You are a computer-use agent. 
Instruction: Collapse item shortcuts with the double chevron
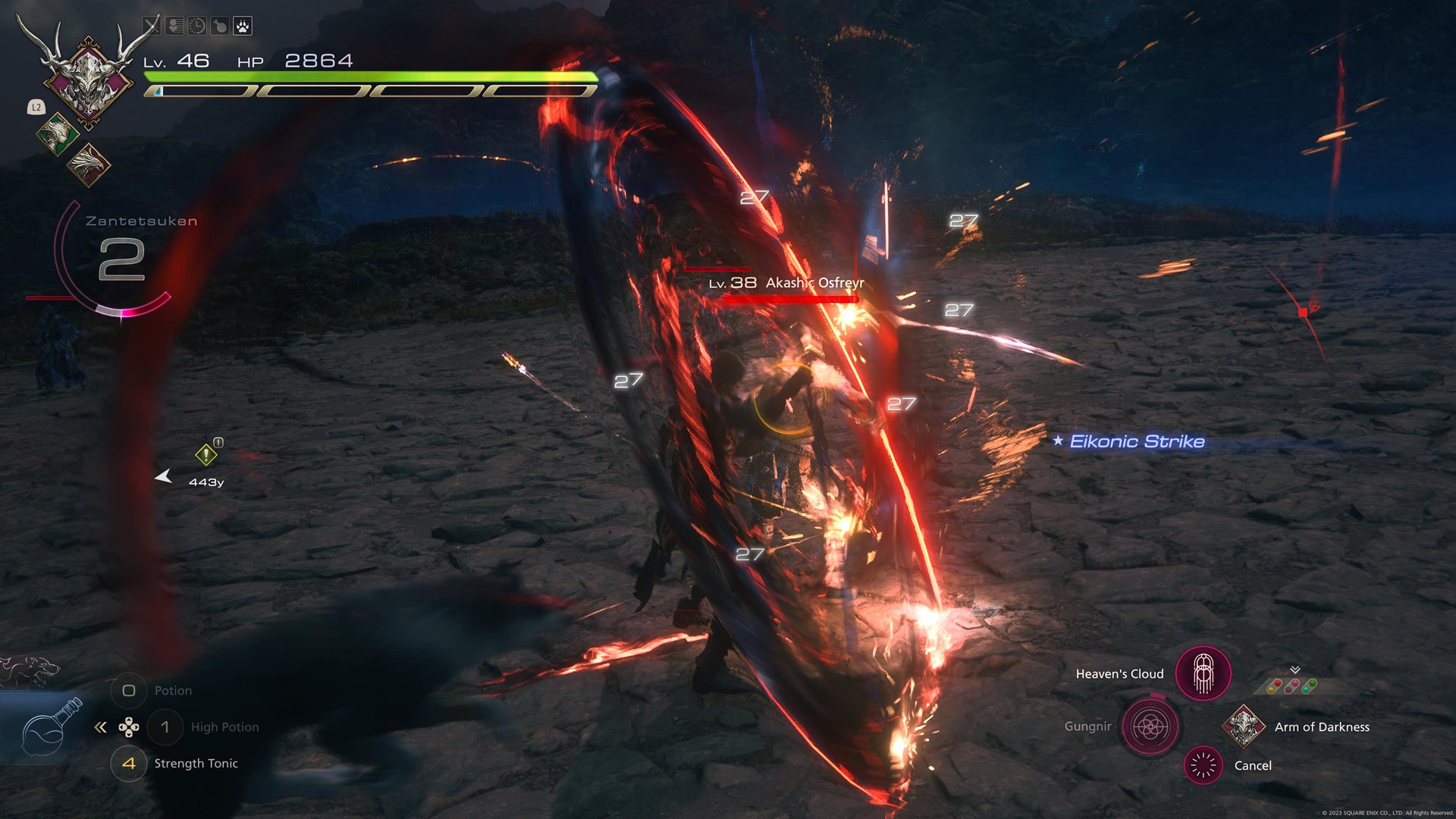click(x=101, y=726)
